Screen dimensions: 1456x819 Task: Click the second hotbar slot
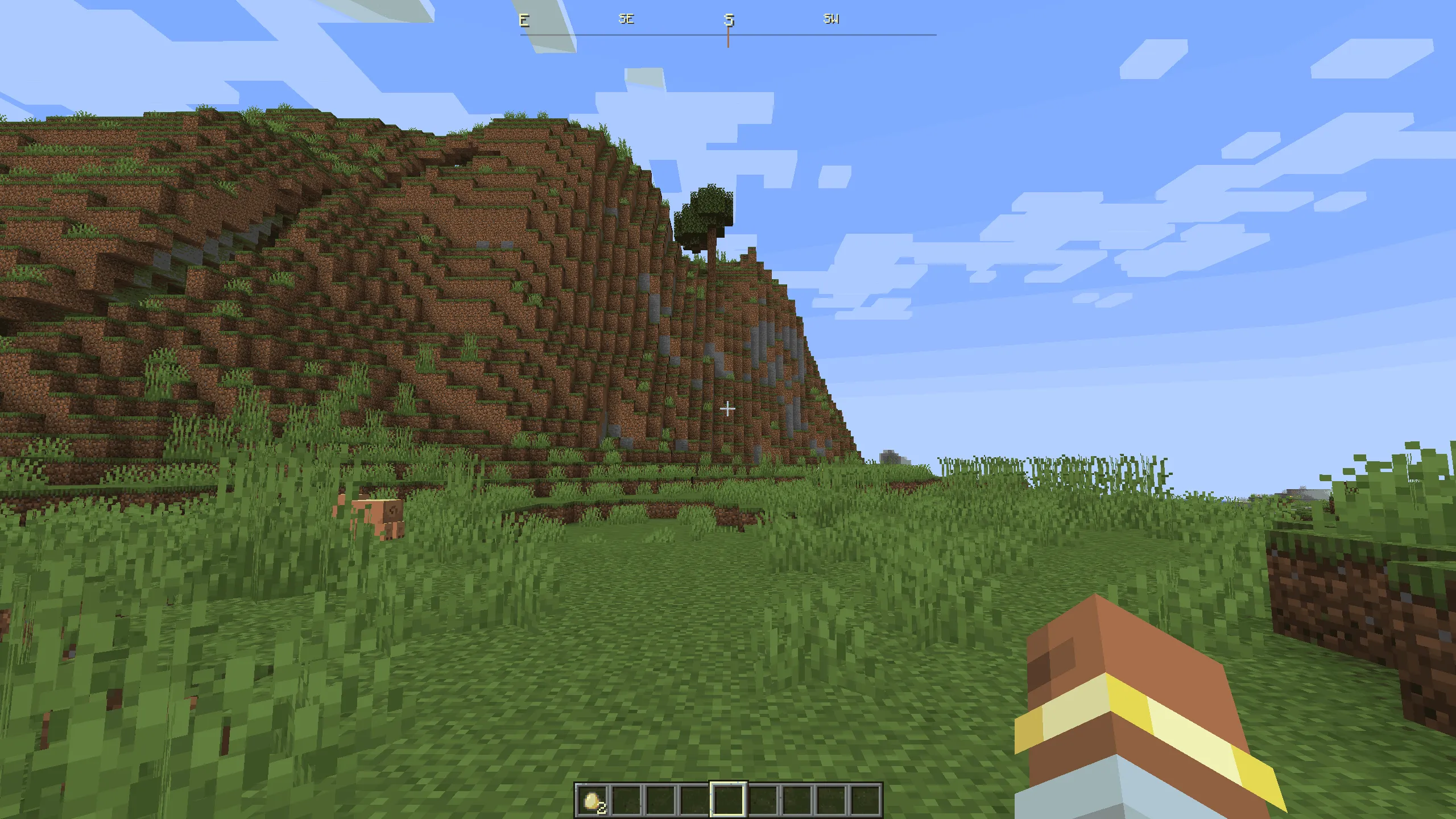click(x=626, y=800)
